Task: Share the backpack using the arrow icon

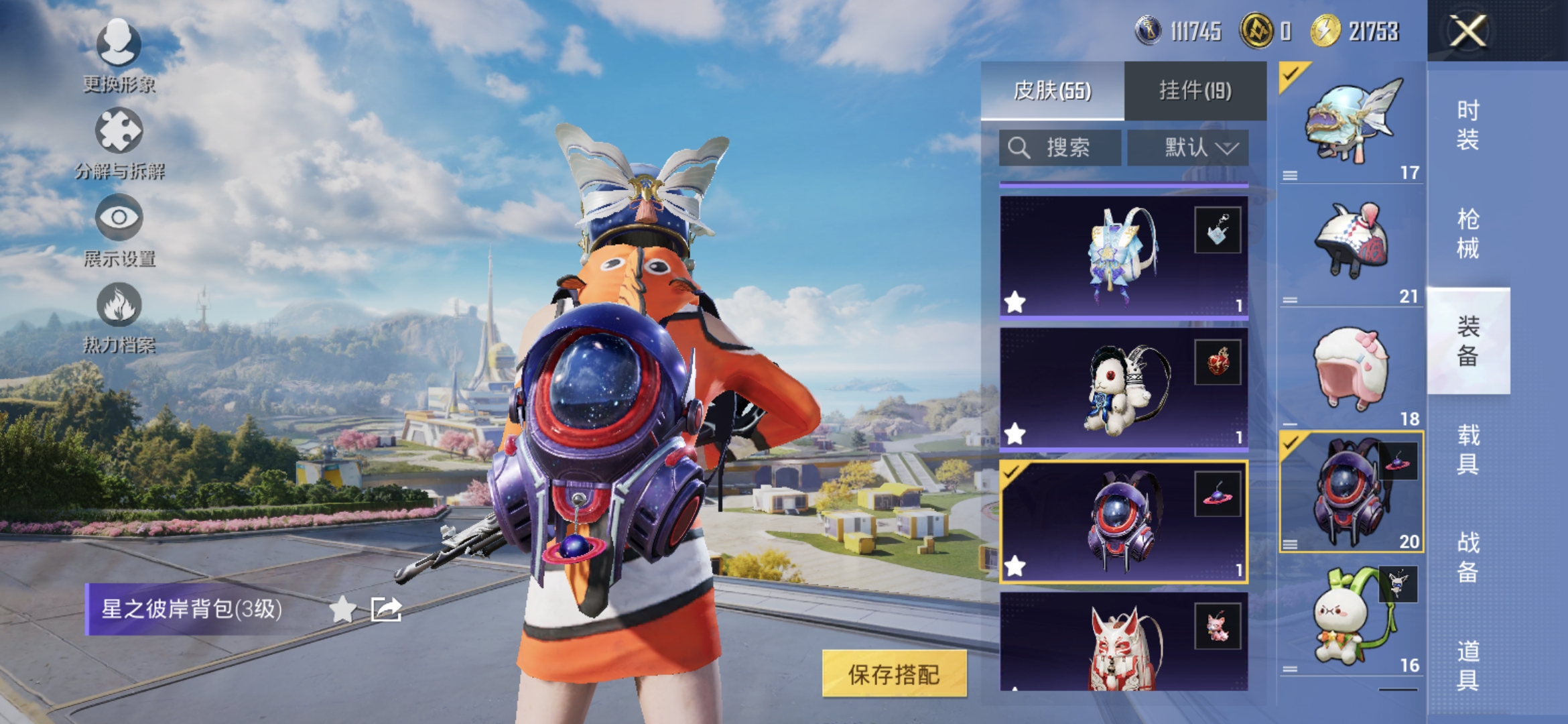Action: pyautogui.click(x=386, y=609)
